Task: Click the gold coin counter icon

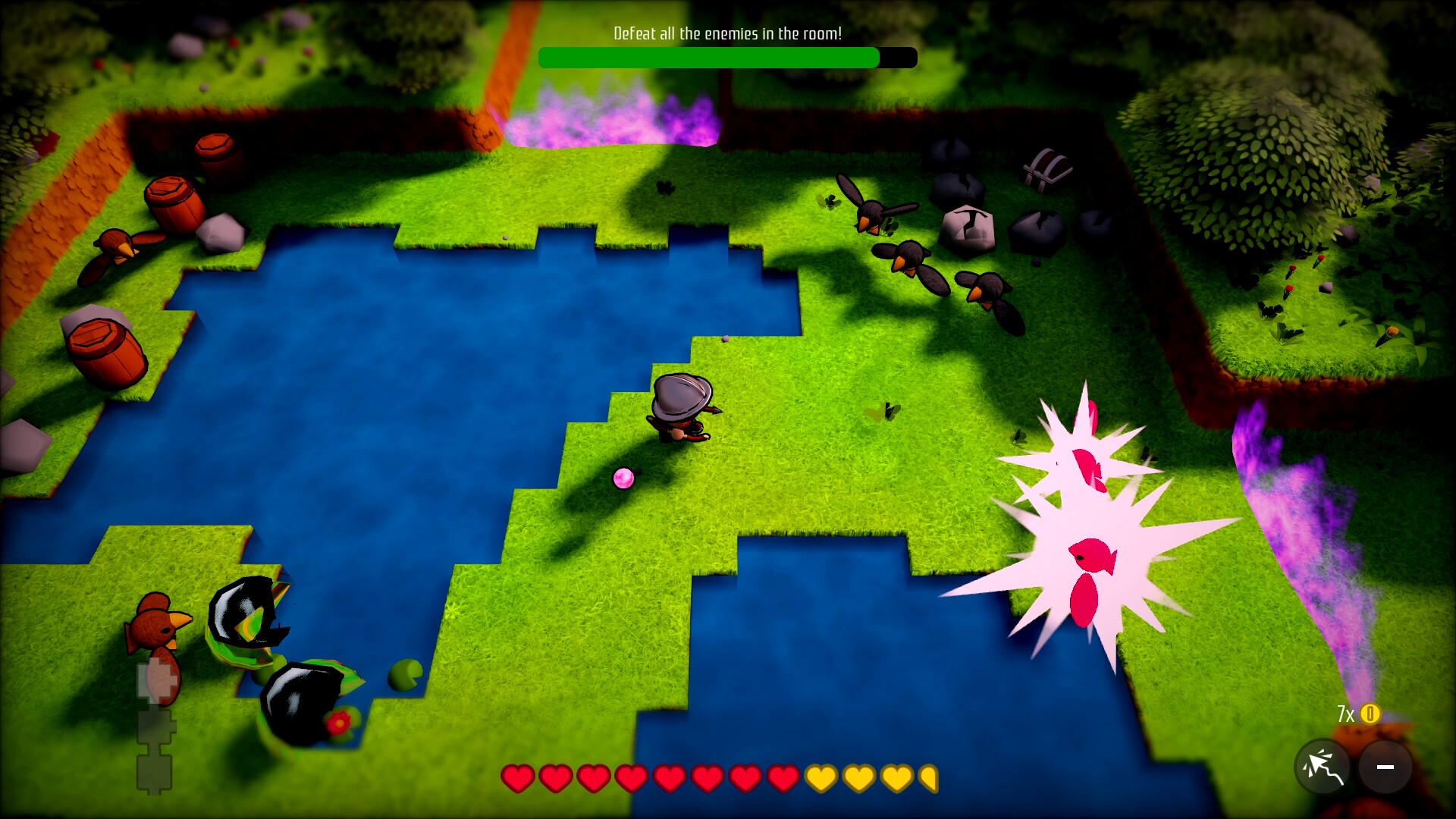Action: tap(1370, 714)
